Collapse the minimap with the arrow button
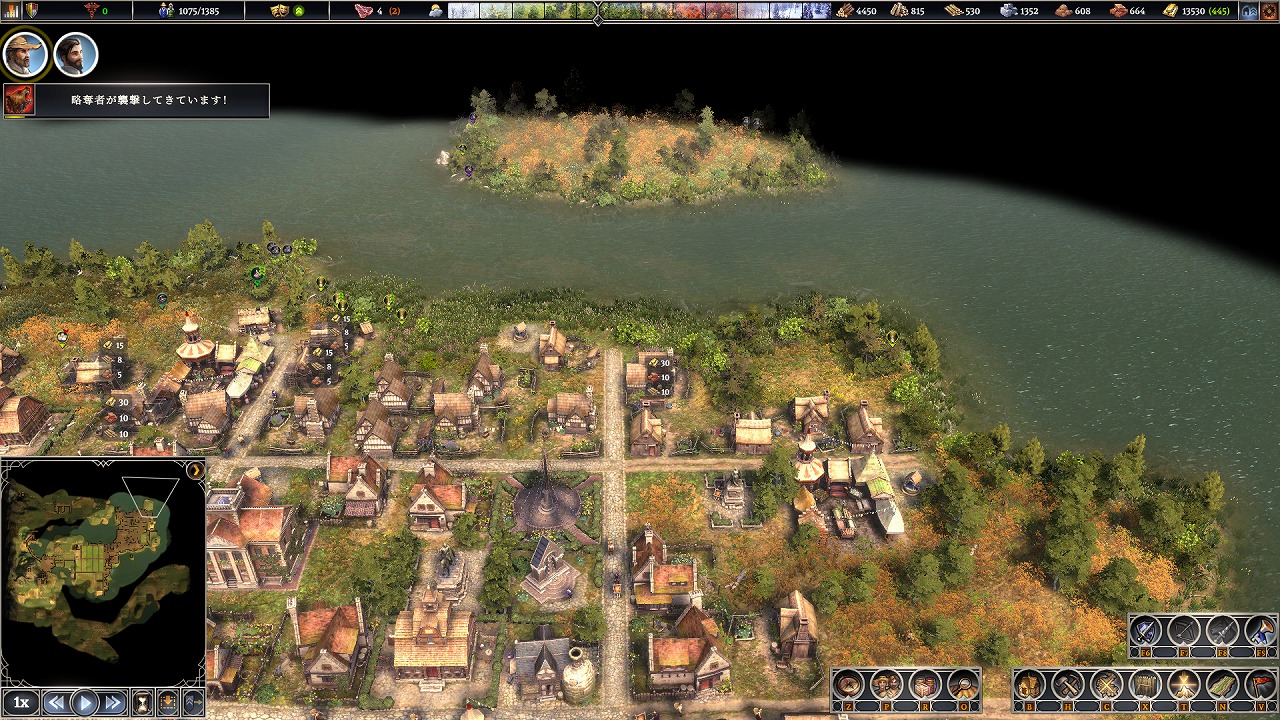 click(196, 470)
